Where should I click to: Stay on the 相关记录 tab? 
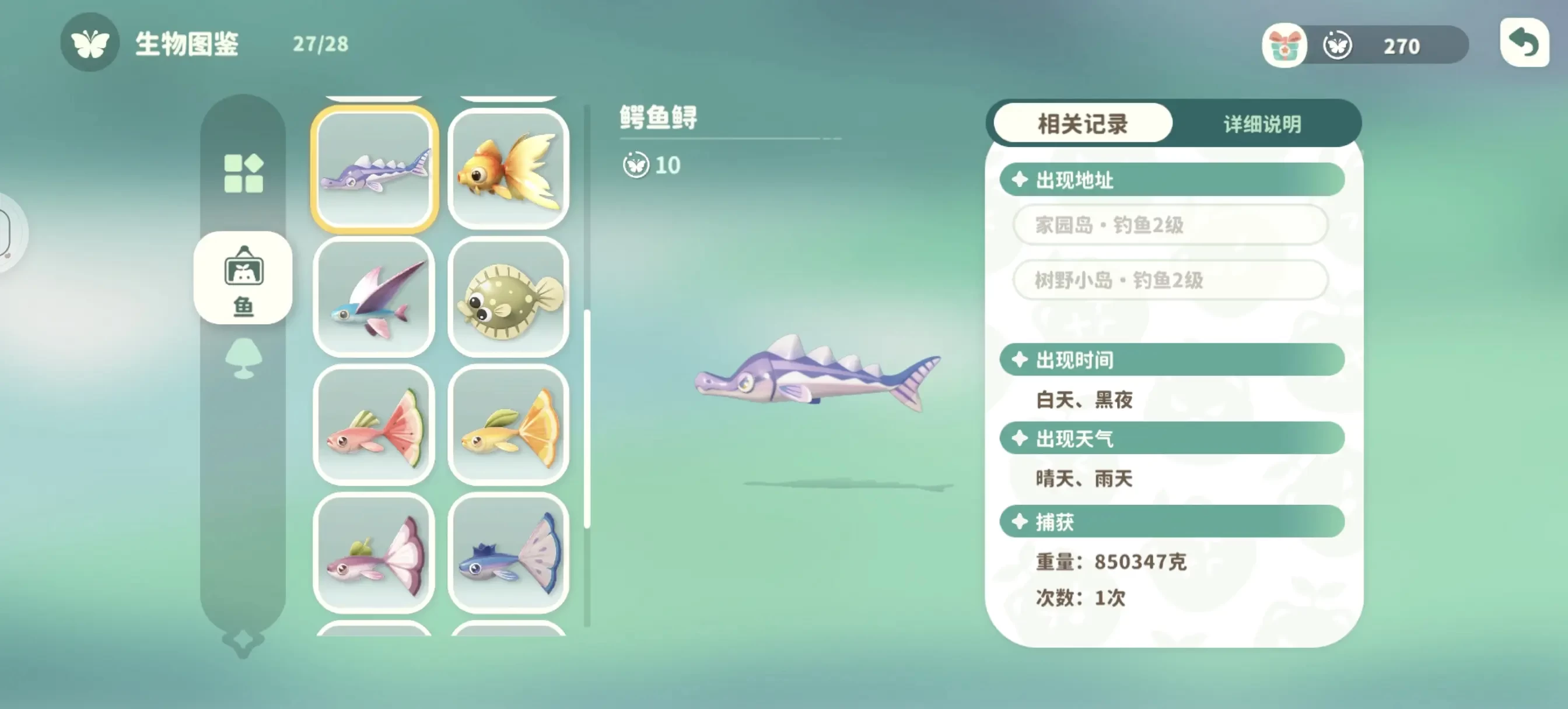1081,124
